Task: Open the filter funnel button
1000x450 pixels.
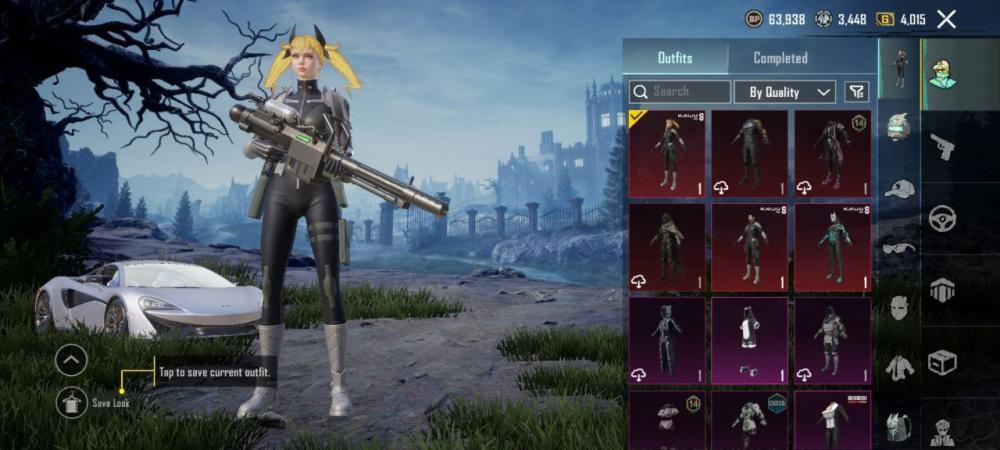Action: (x=856, y=92)
